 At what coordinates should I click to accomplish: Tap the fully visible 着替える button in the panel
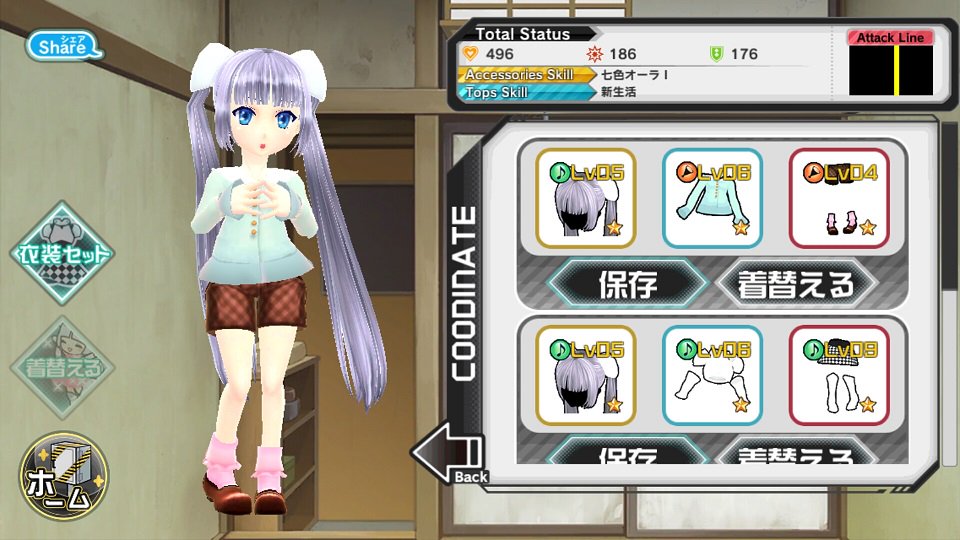tap(797, 285)
